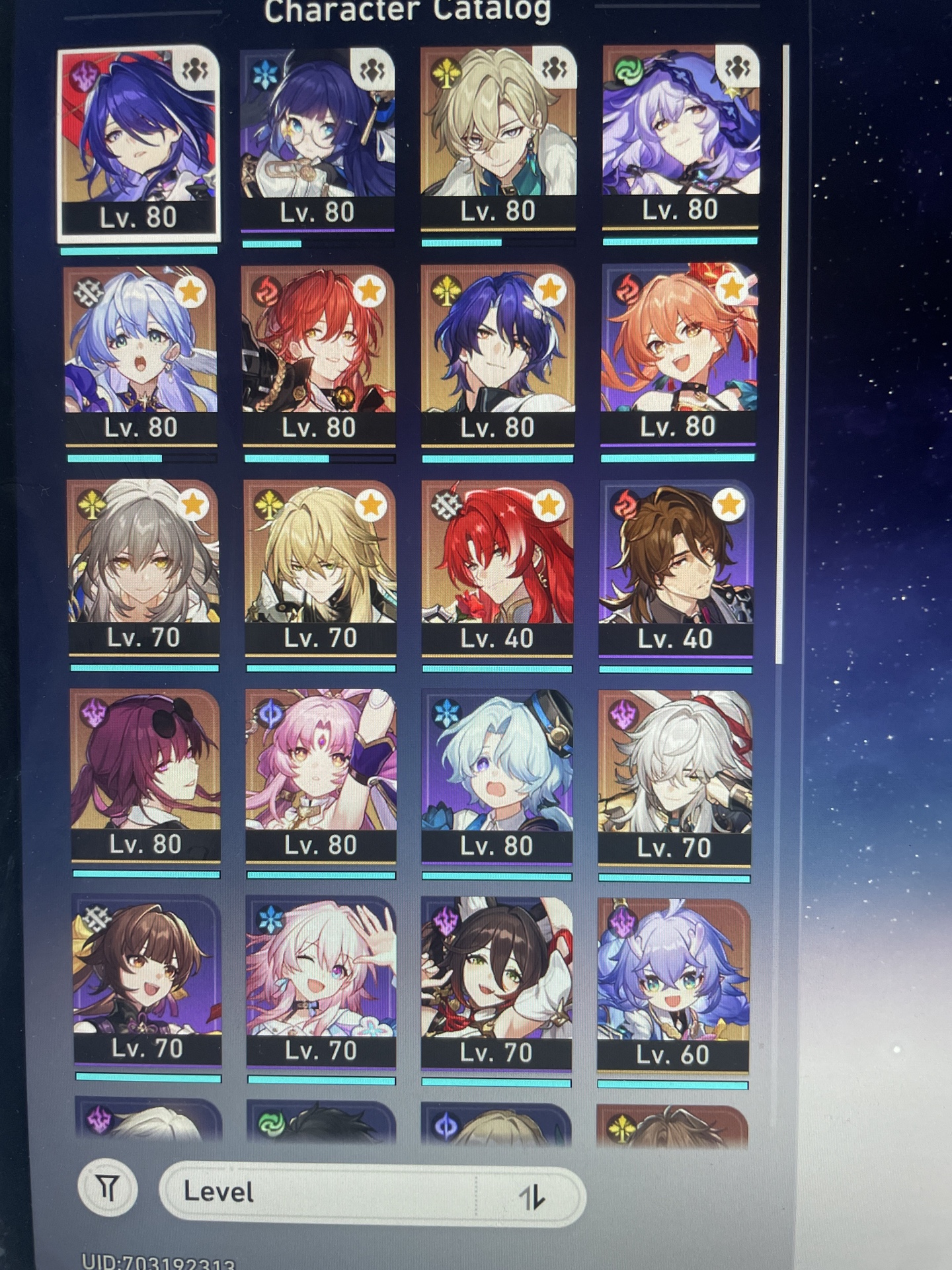Click the star eidolon badge on Himeko's card
This screenshot has width=952, height=1270.
point(371,290)
